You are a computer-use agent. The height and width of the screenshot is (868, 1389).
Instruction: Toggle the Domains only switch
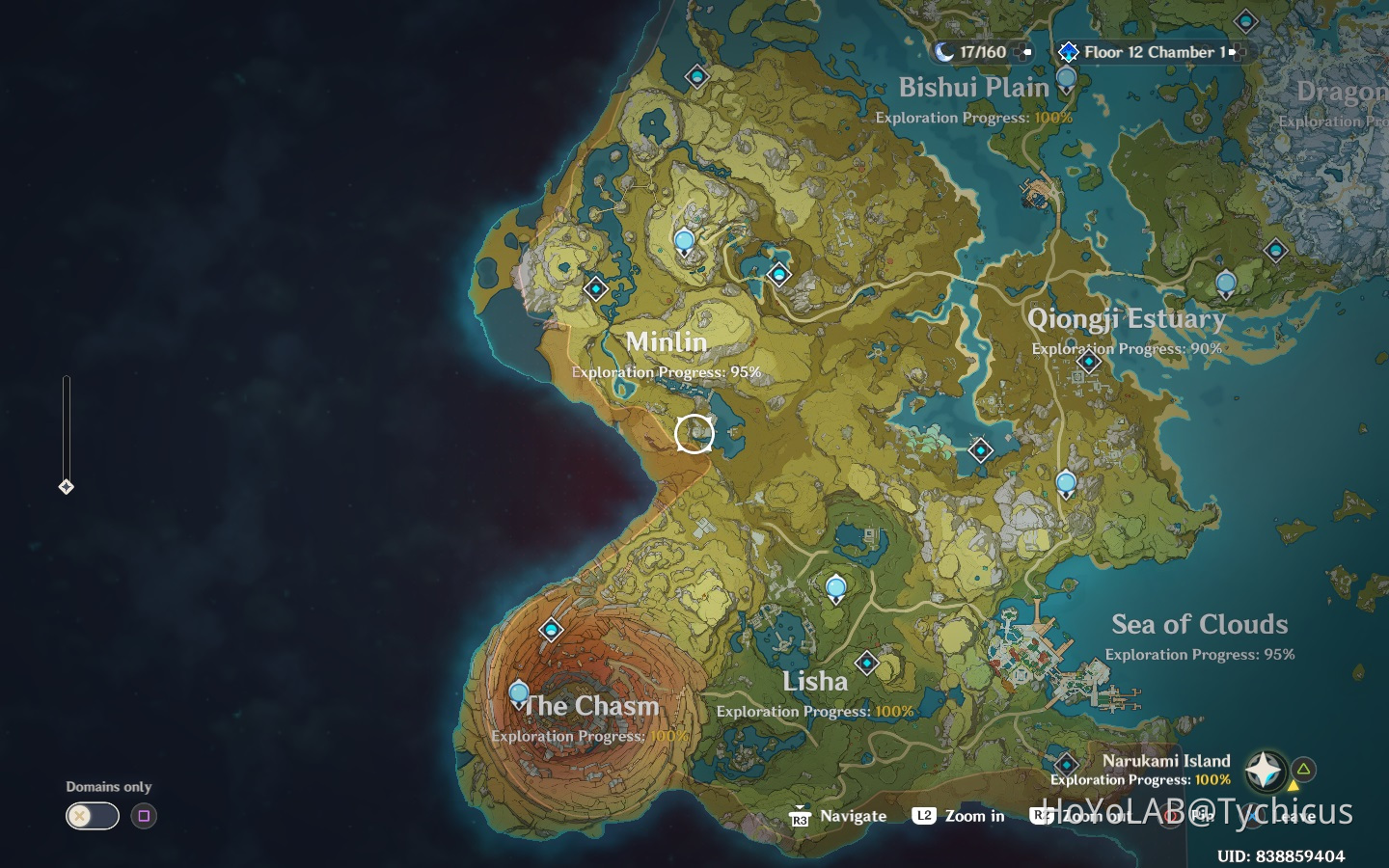(x=92, y=816)
